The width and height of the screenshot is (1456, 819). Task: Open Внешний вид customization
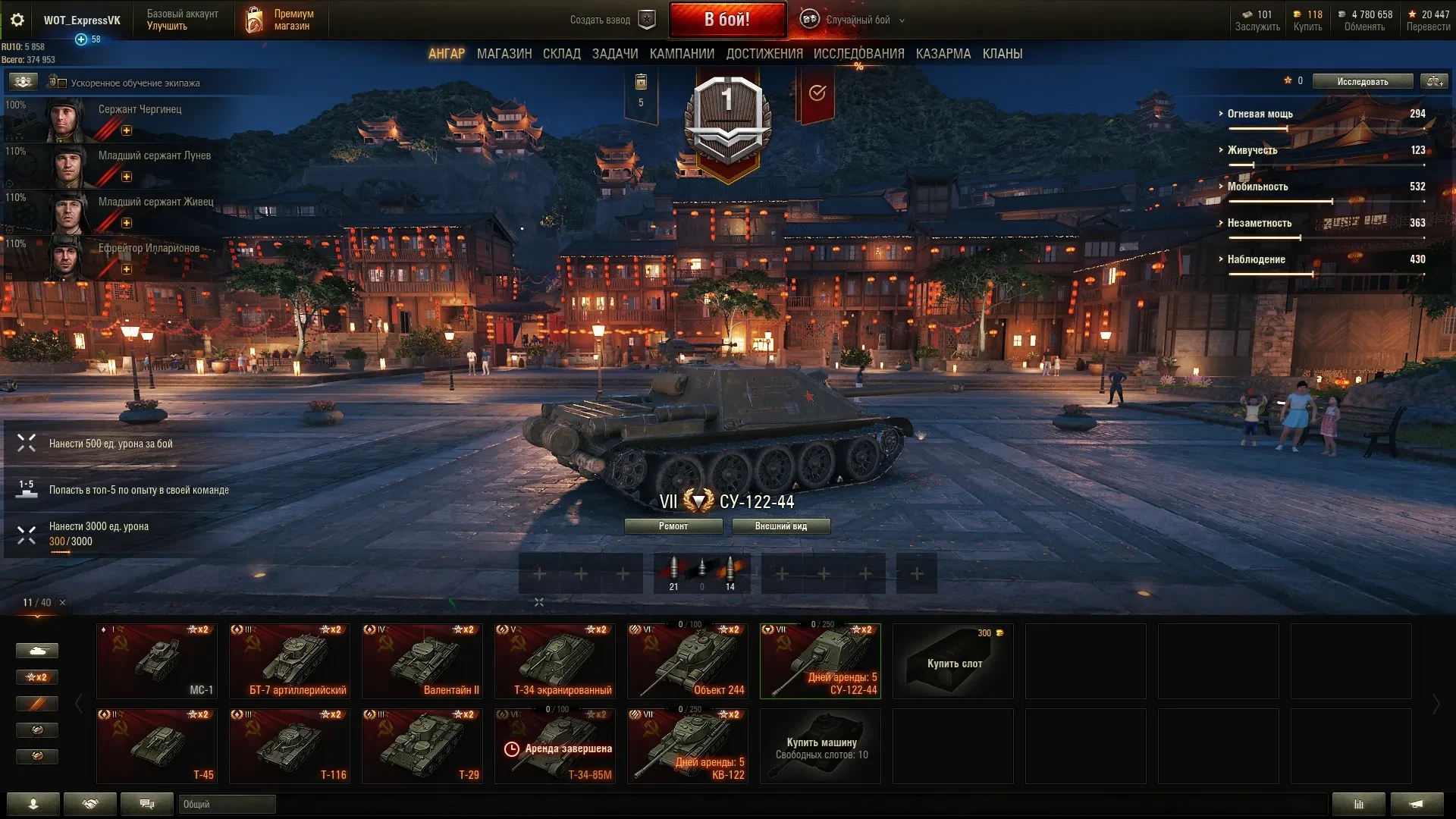click(780, 526)
